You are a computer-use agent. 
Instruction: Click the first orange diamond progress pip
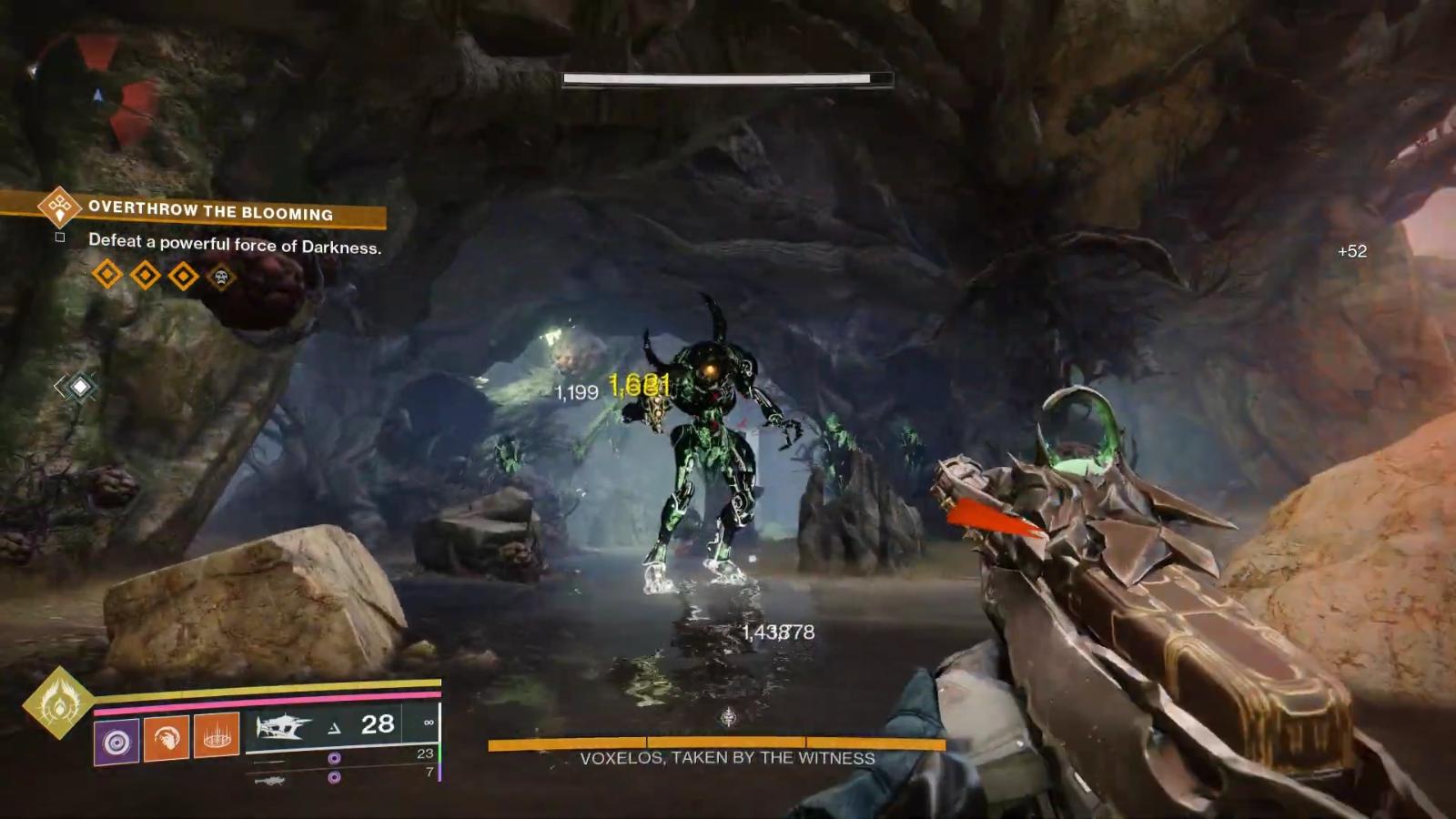[x=106, y=274]
